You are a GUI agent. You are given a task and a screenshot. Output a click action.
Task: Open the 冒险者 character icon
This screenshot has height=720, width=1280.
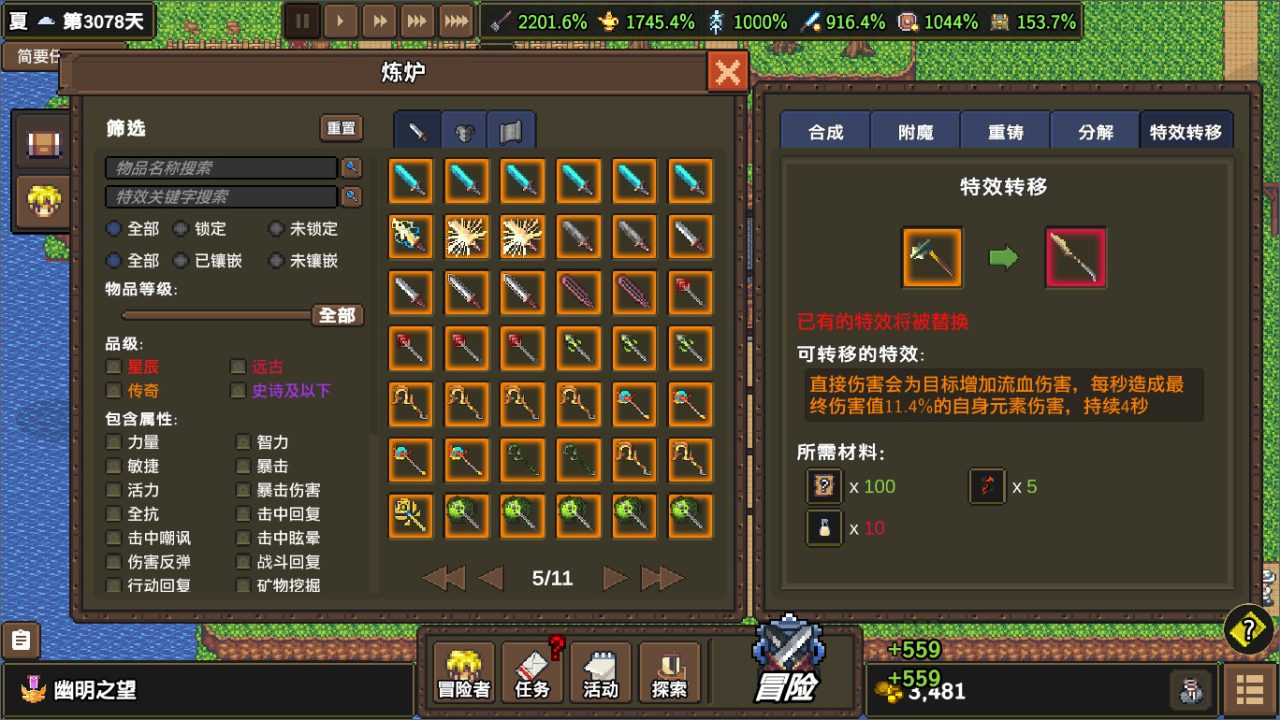point(463,672)
